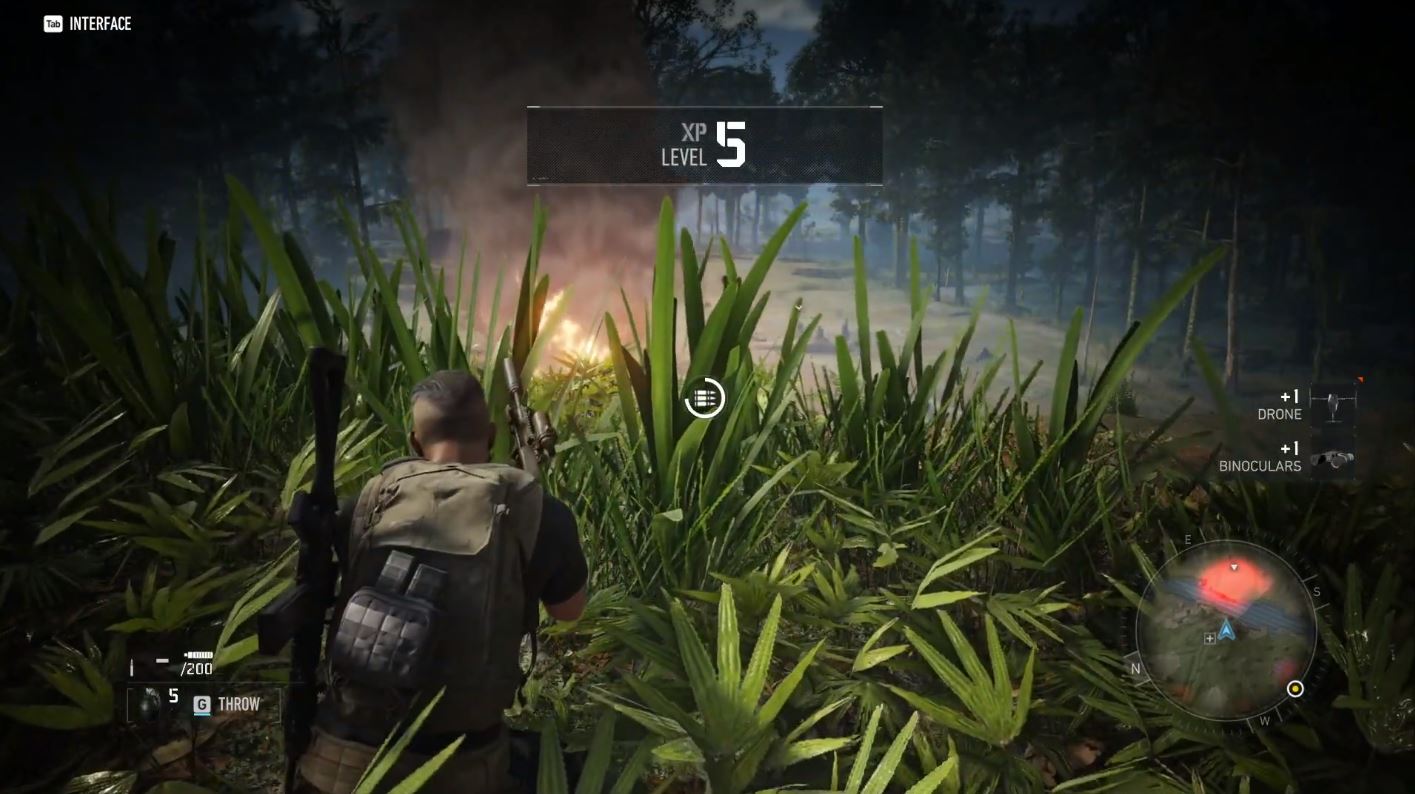Click the reticle at screen center

pyautogui.click(x=705, y=397)
